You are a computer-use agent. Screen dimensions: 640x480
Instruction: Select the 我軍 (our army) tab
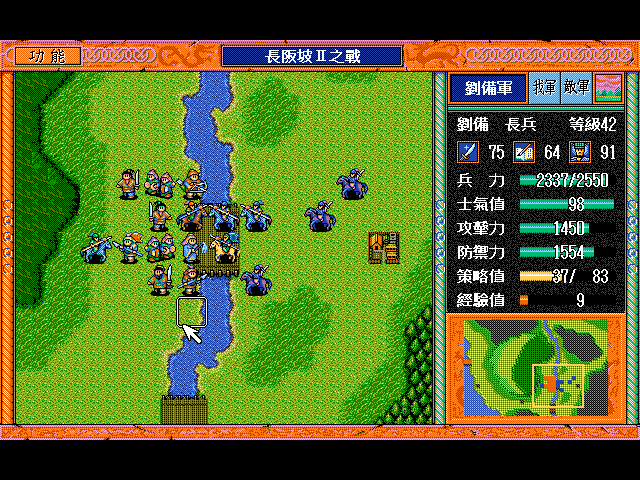(x=544, y=88)
